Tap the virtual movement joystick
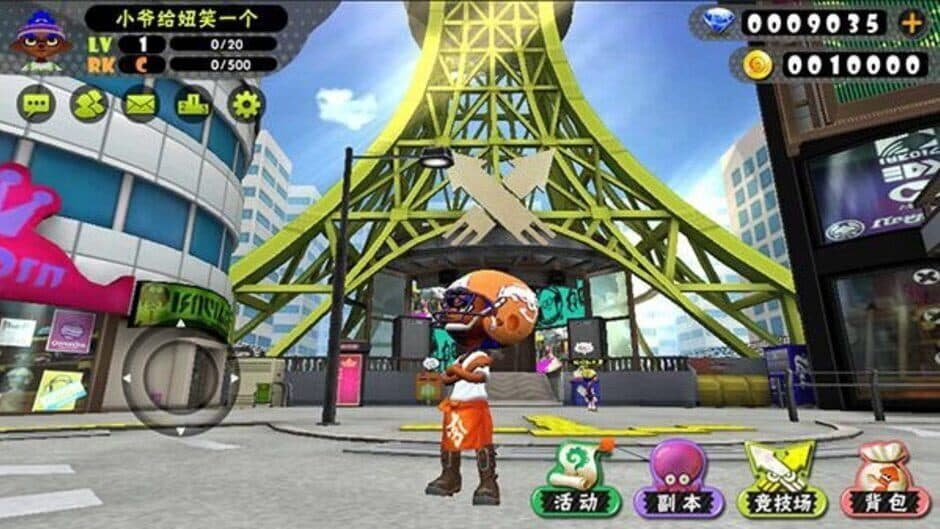 click(x=180, y=378)
